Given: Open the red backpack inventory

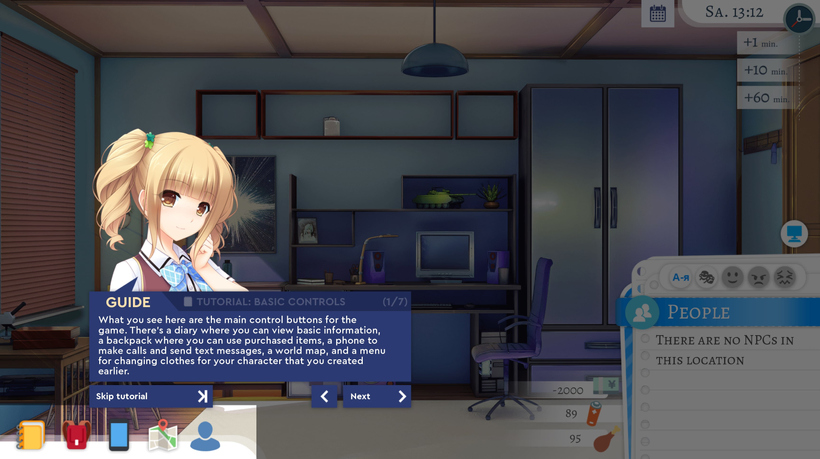Looking at the screenshot, I should (x=76, y=436).
